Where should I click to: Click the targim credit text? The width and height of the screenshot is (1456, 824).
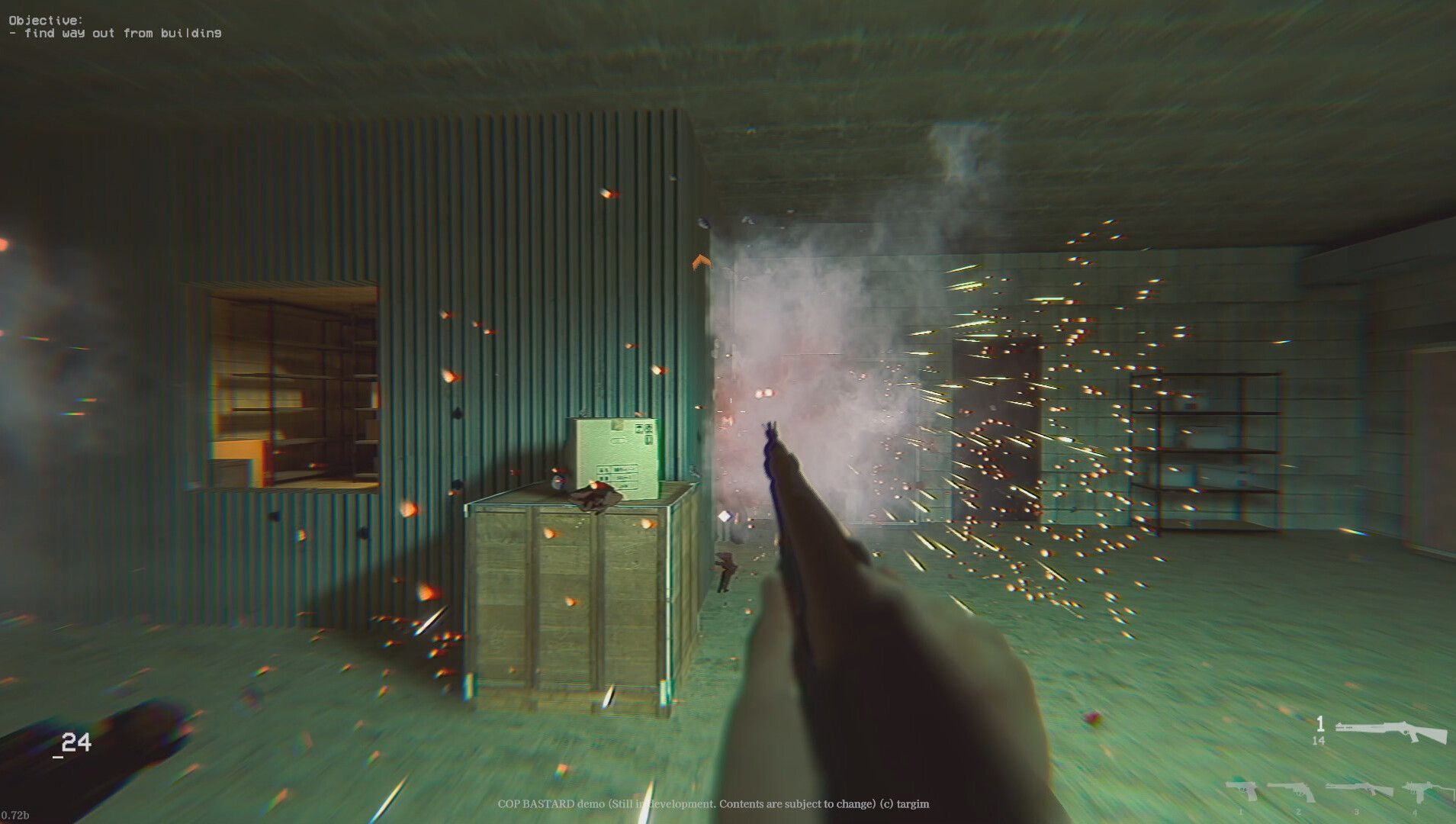tap(913, 804)
